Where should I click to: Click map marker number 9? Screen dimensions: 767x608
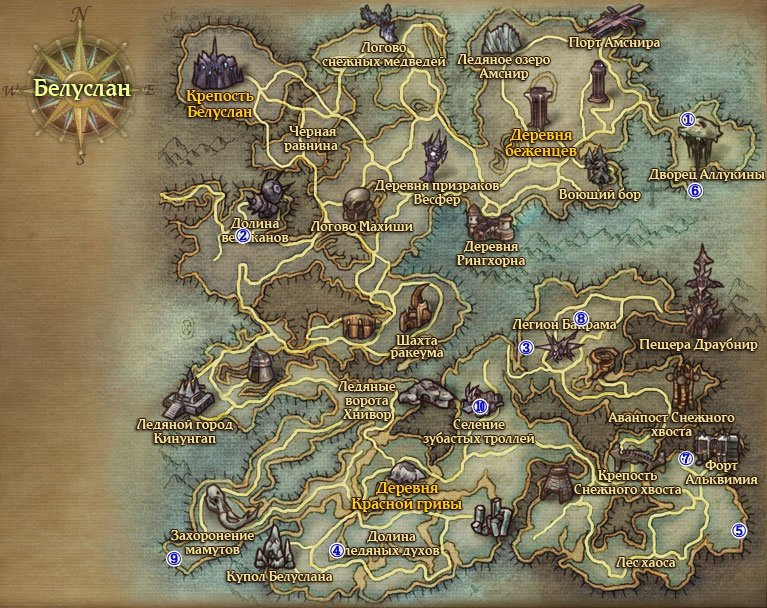tap(174, 559)
